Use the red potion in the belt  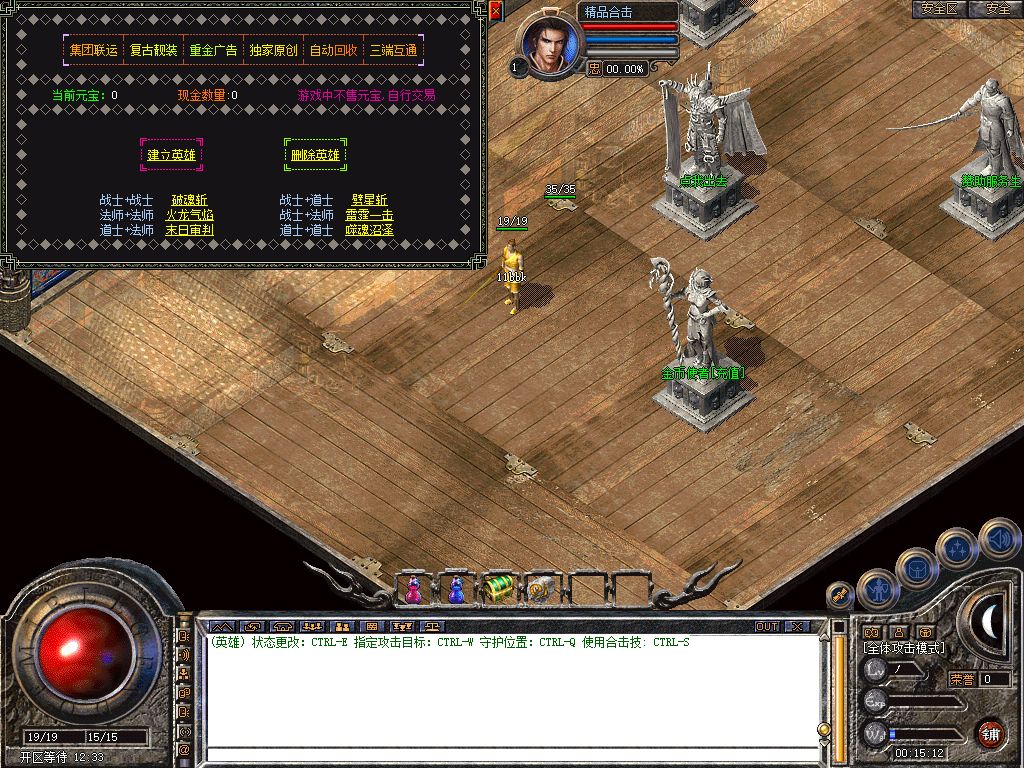pyautogui.click(x=413, y=590)
